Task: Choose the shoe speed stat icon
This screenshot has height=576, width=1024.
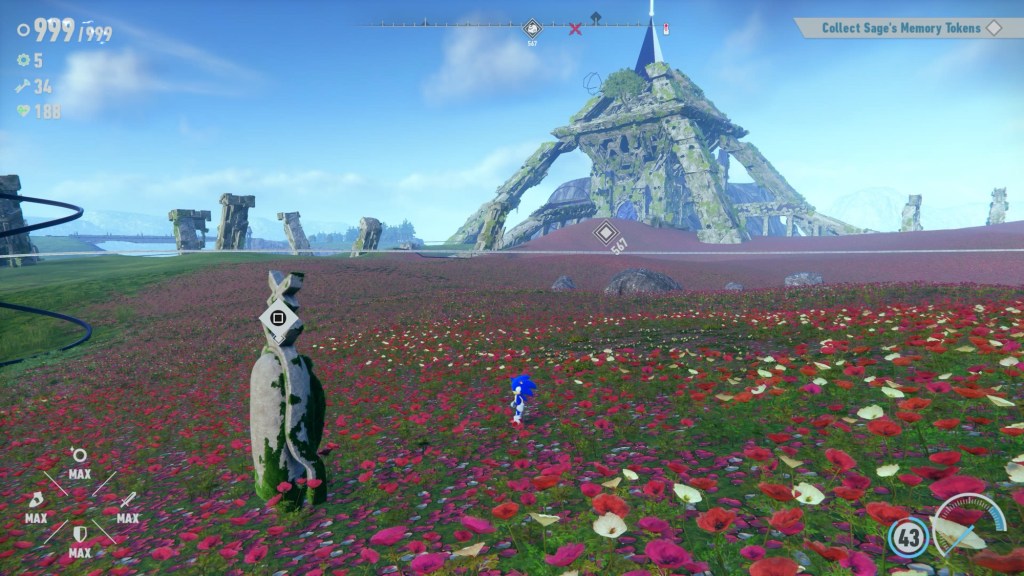Action: 36,500
